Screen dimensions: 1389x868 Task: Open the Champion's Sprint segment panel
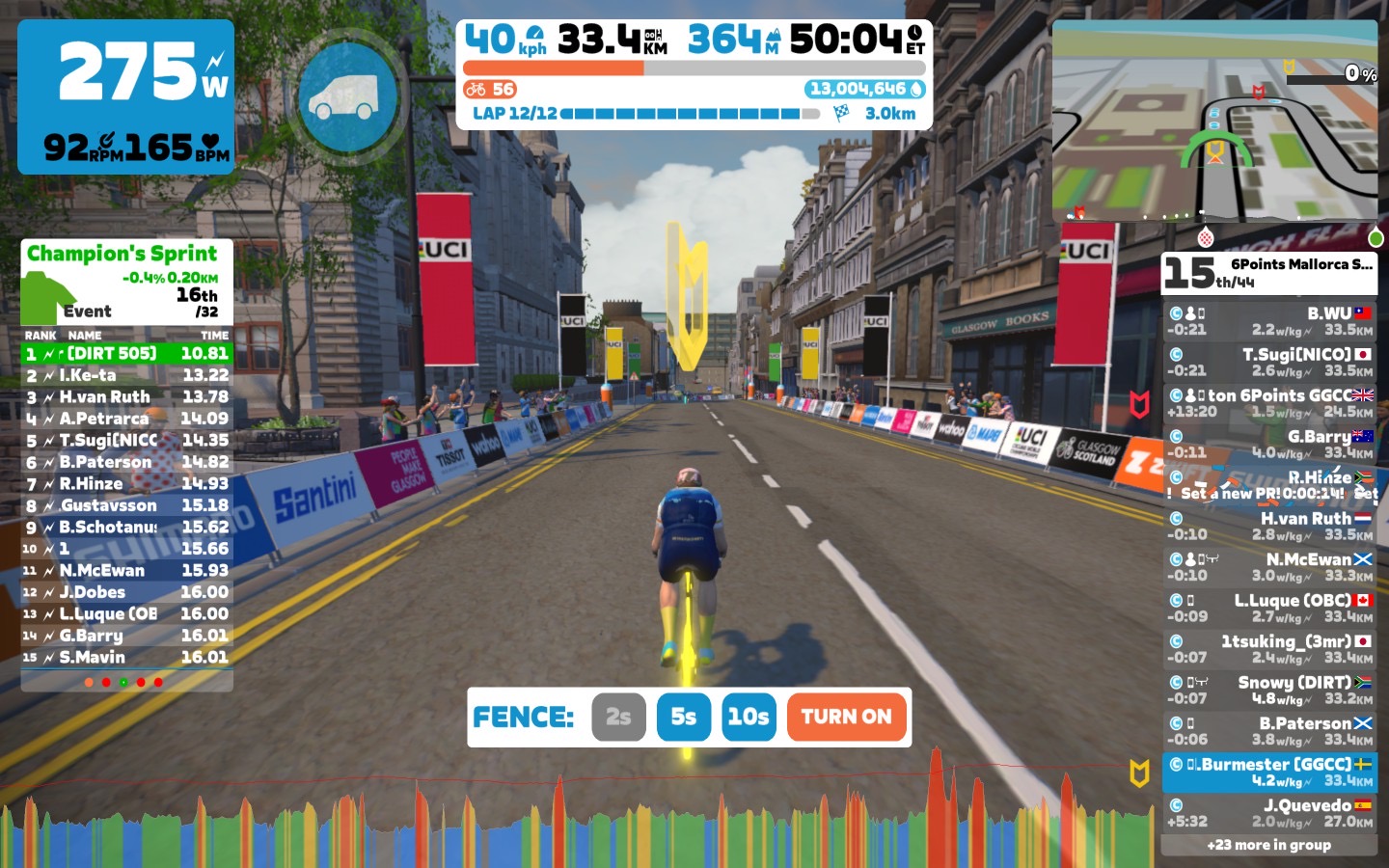point(126,282)
